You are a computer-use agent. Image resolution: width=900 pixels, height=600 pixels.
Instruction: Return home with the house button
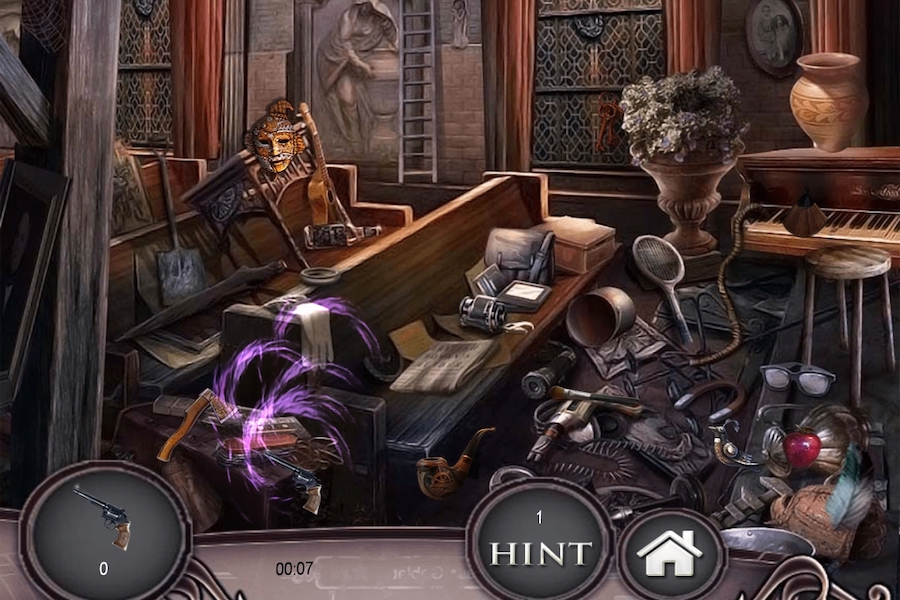(669, 554)
